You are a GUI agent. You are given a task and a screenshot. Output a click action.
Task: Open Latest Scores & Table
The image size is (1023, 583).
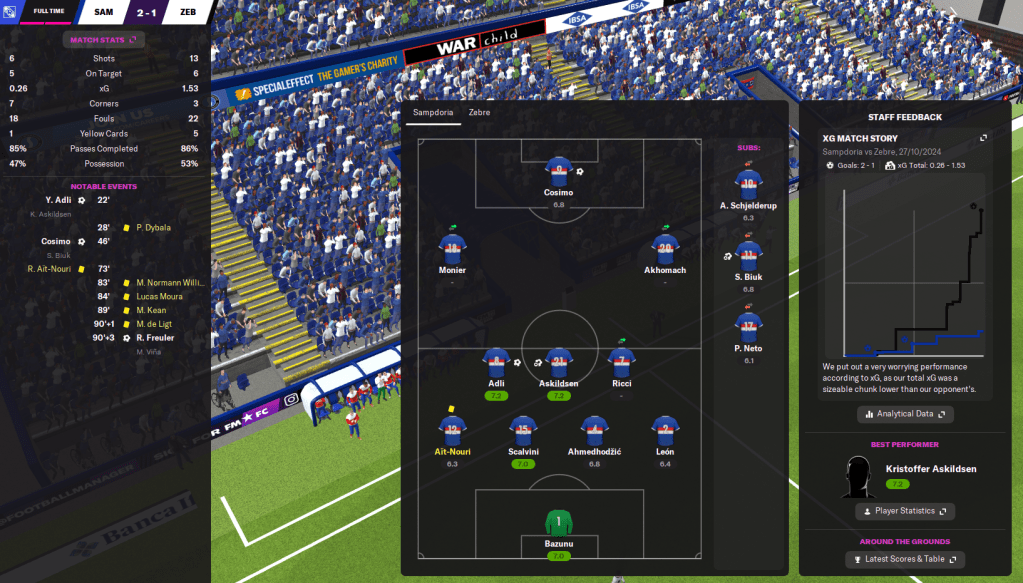click(x=904, y=559)
